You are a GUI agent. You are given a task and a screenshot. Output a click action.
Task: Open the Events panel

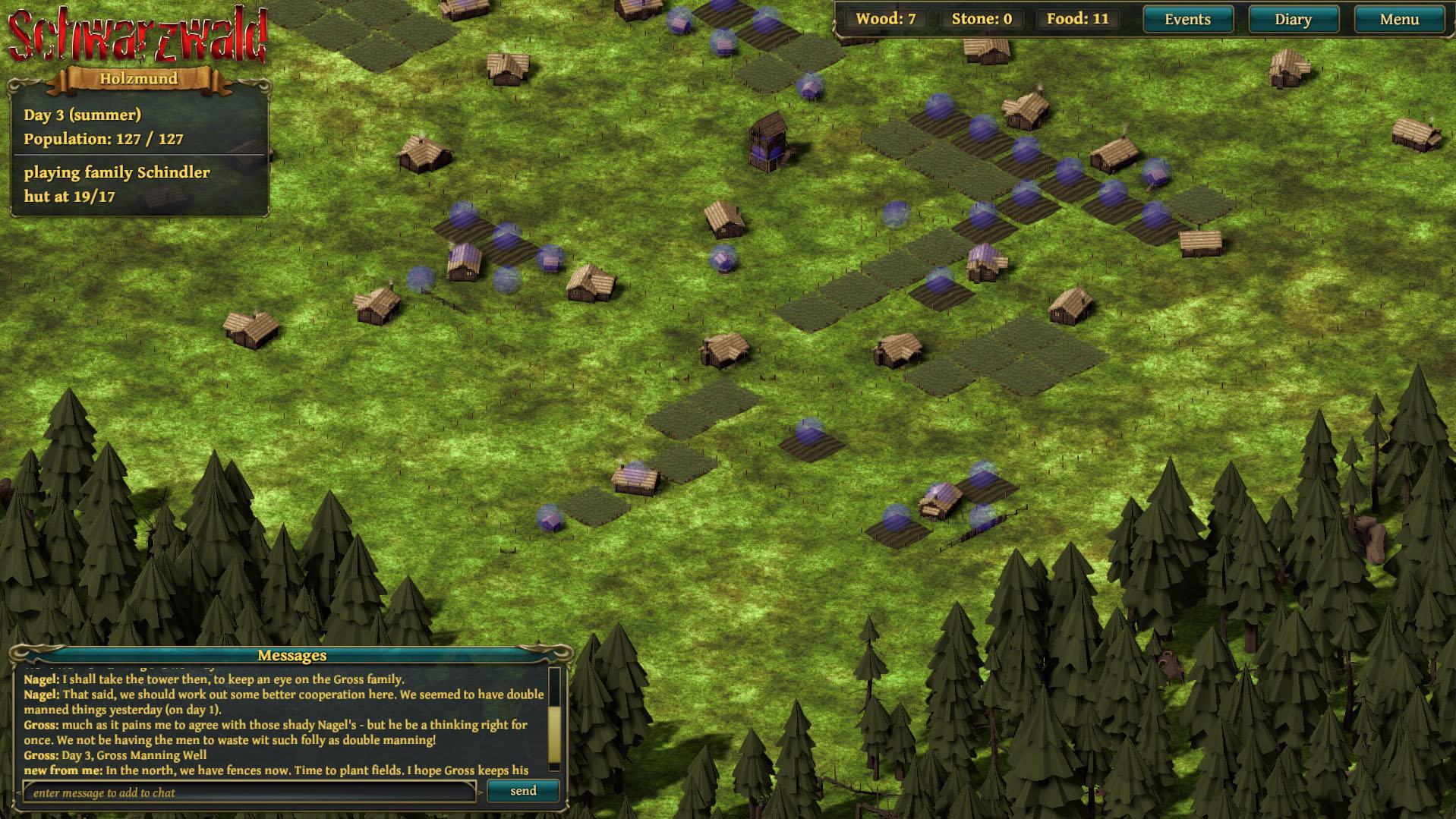1187,20
